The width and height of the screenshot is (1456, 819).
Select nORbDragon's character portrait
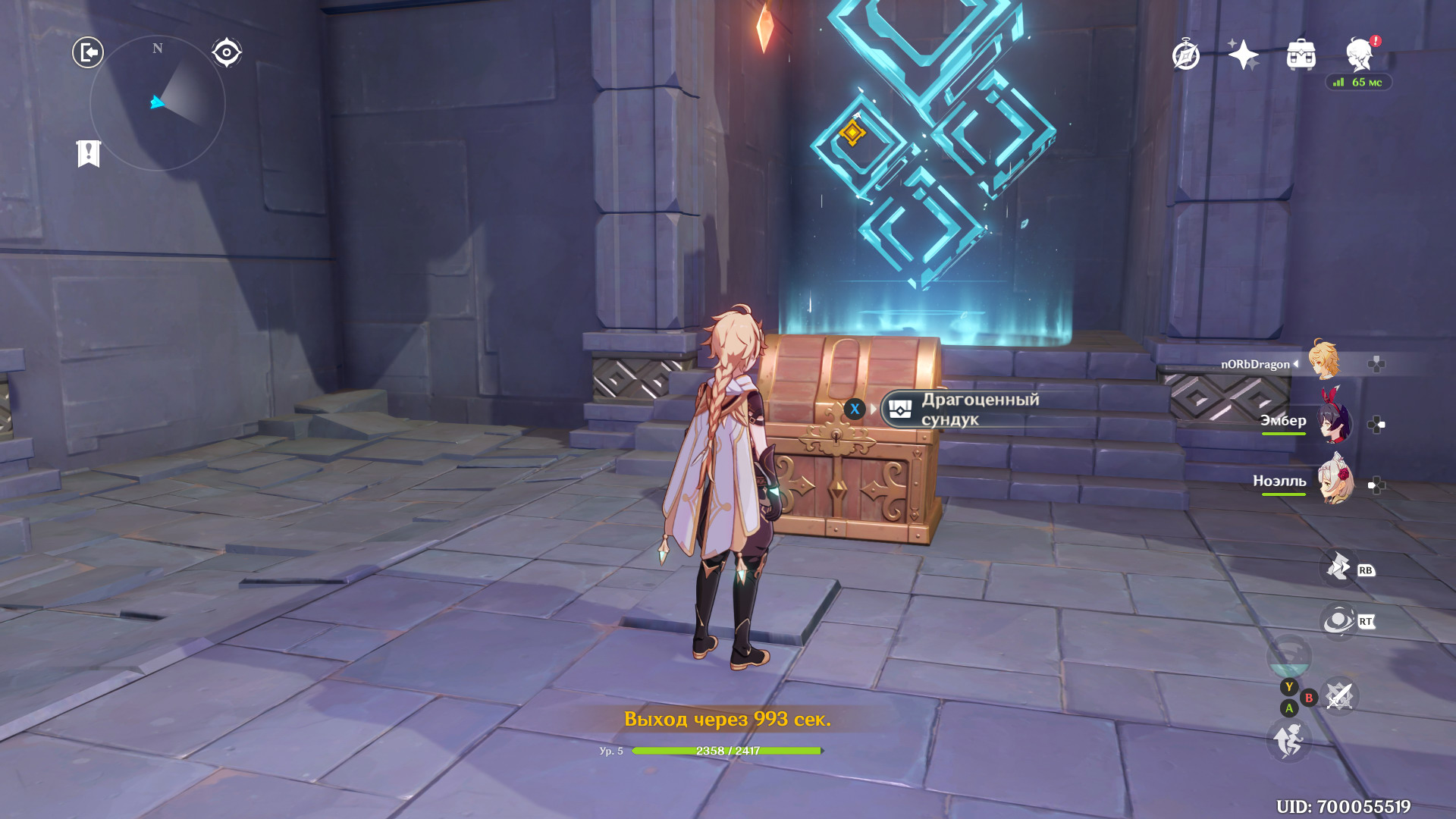pos(1325,361)
